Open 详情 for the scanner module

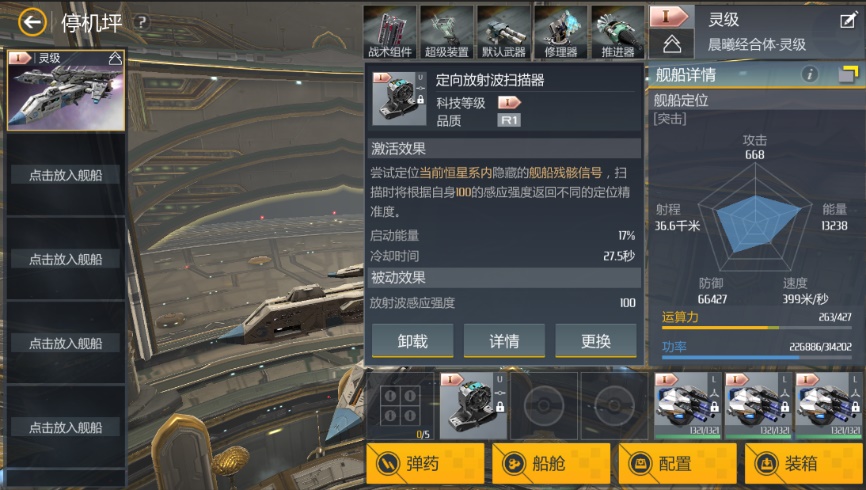504,341
